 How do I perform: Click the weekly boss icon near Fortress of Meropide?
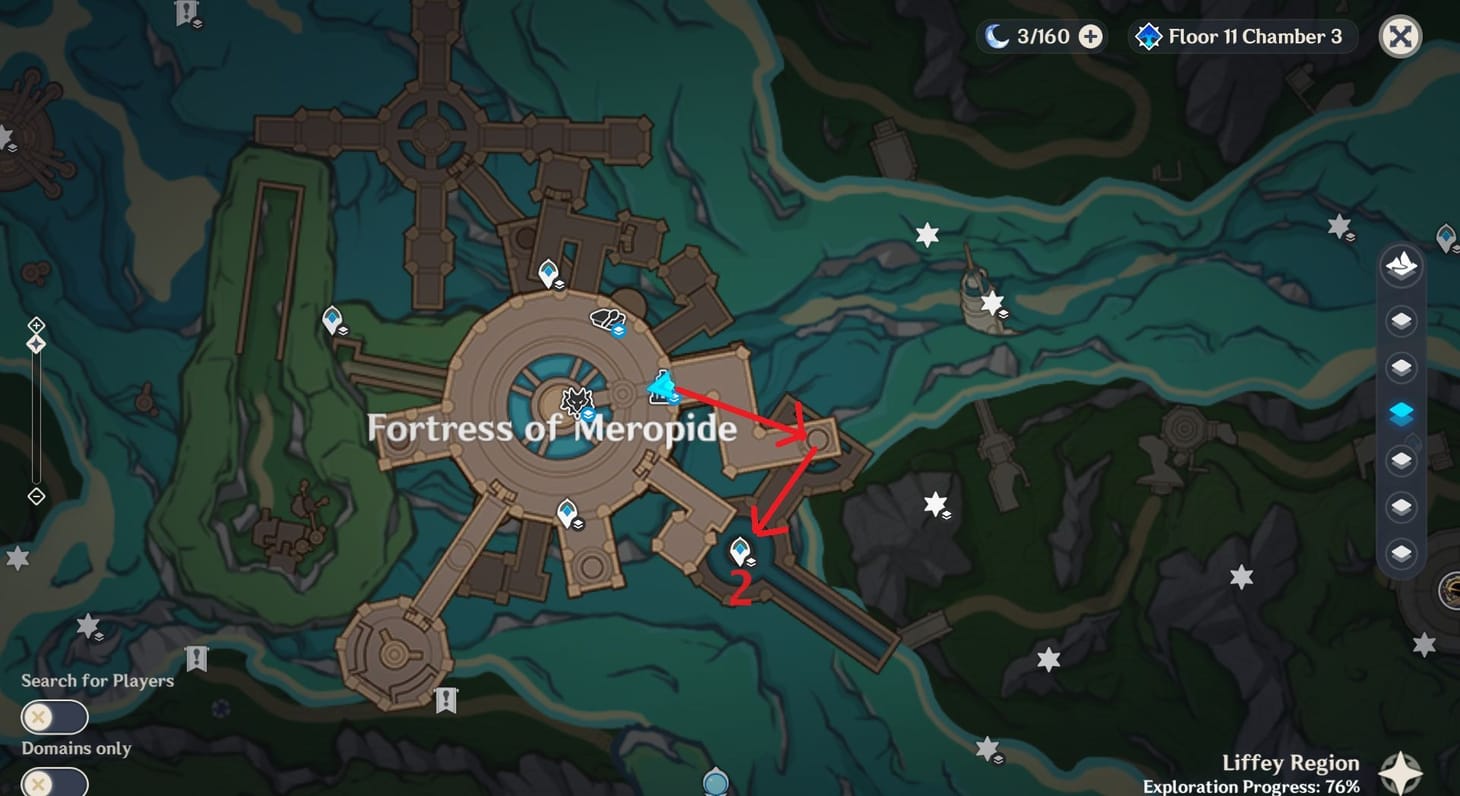point(576,399)
